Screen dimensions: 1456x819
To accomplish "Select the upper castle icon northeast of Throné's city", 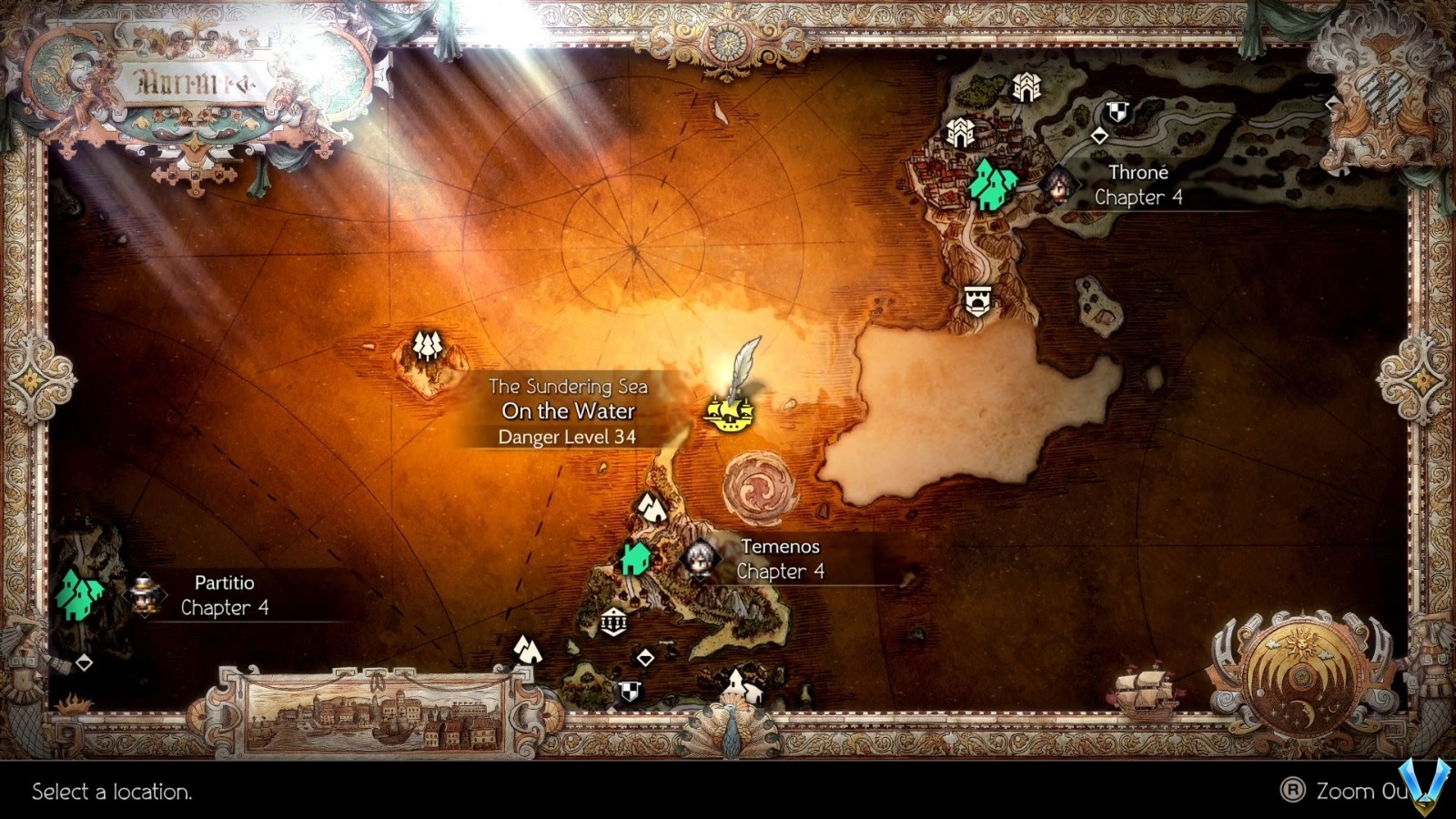I will (1026, 86).
